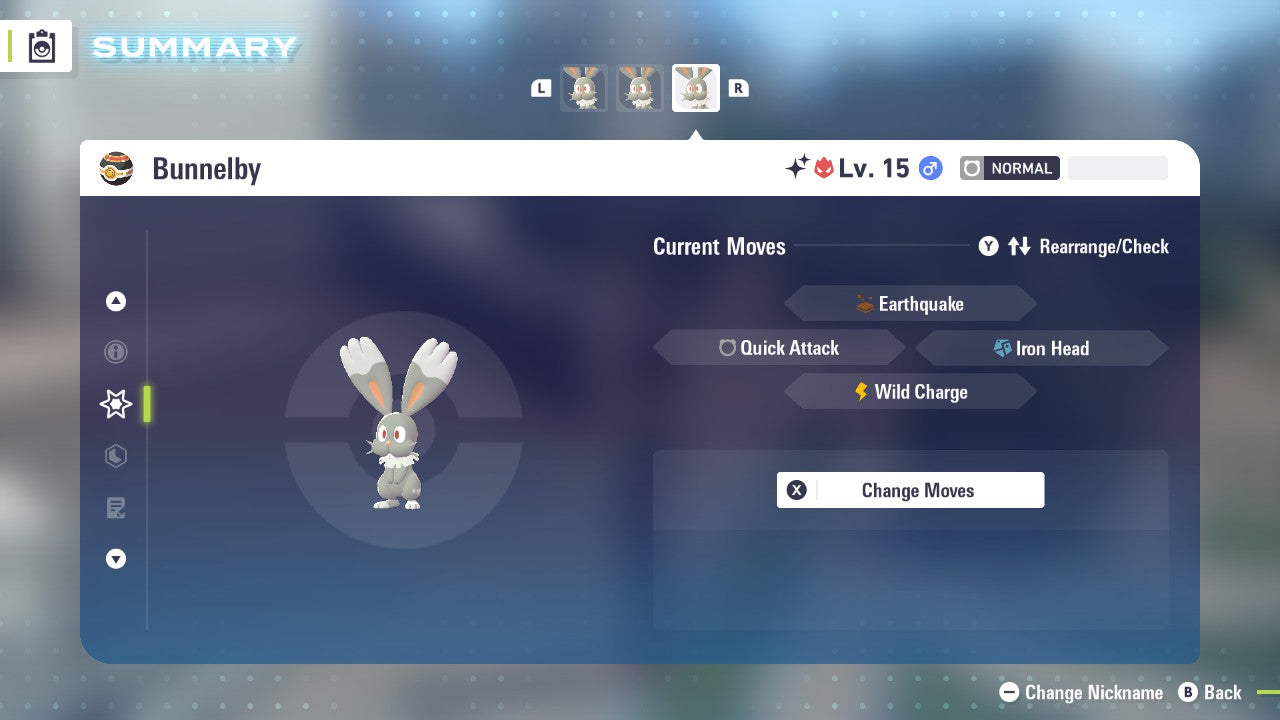Open the info page icon in the sidebar

(x=115, y=352)
